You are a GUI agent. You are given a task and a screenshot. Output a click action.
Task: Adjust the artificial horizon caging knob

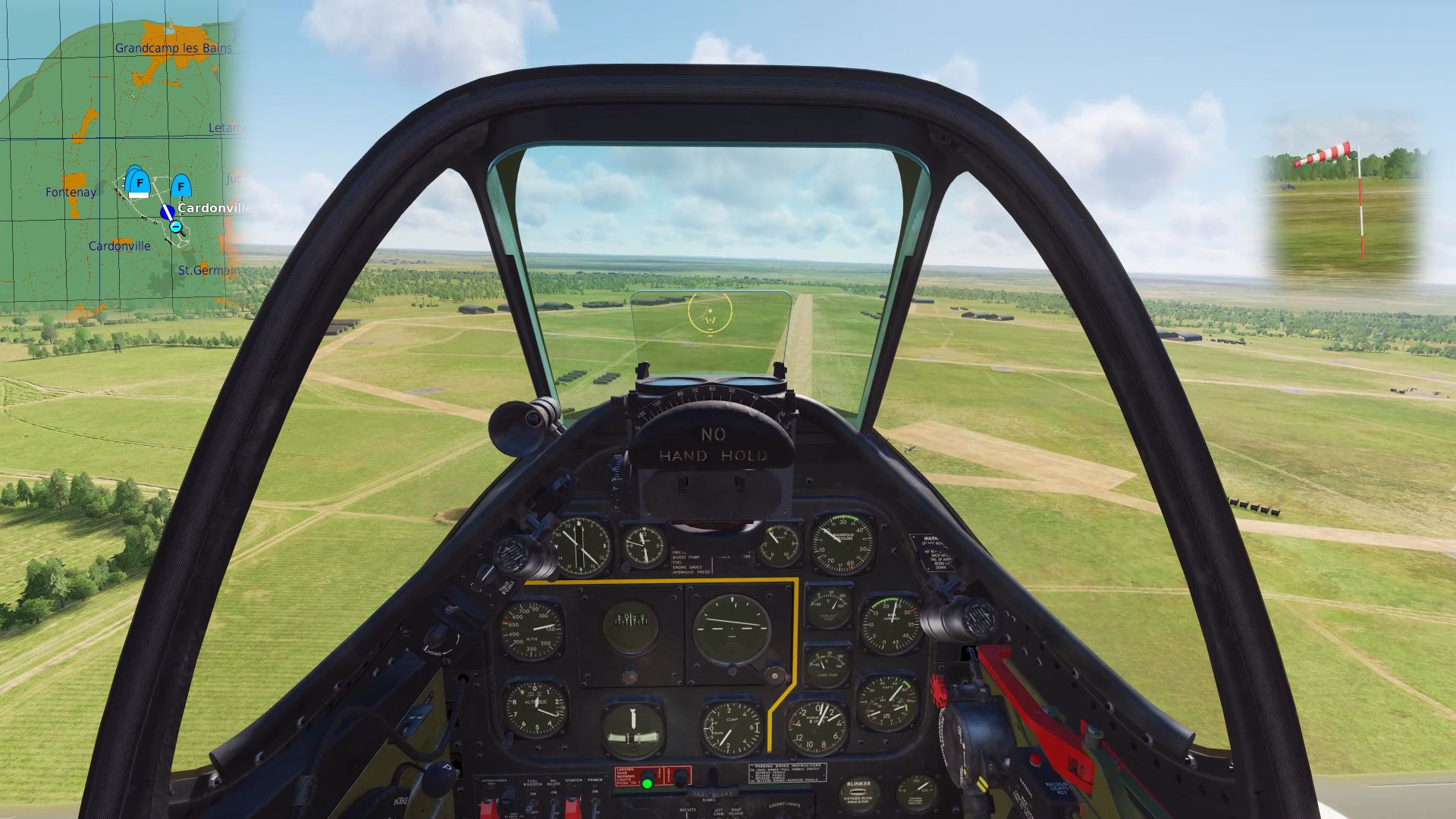pos(774,676)
